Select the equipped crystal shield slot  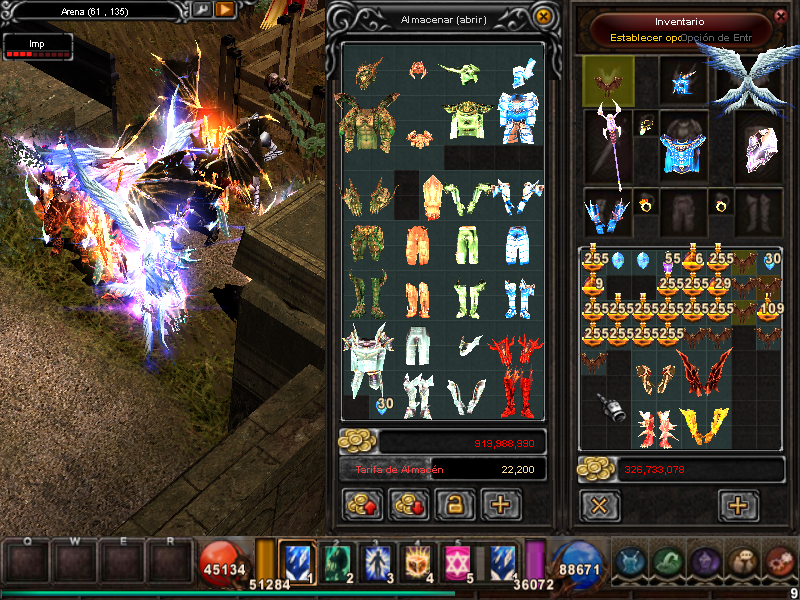pyautogui.click(x=761, y=148)
